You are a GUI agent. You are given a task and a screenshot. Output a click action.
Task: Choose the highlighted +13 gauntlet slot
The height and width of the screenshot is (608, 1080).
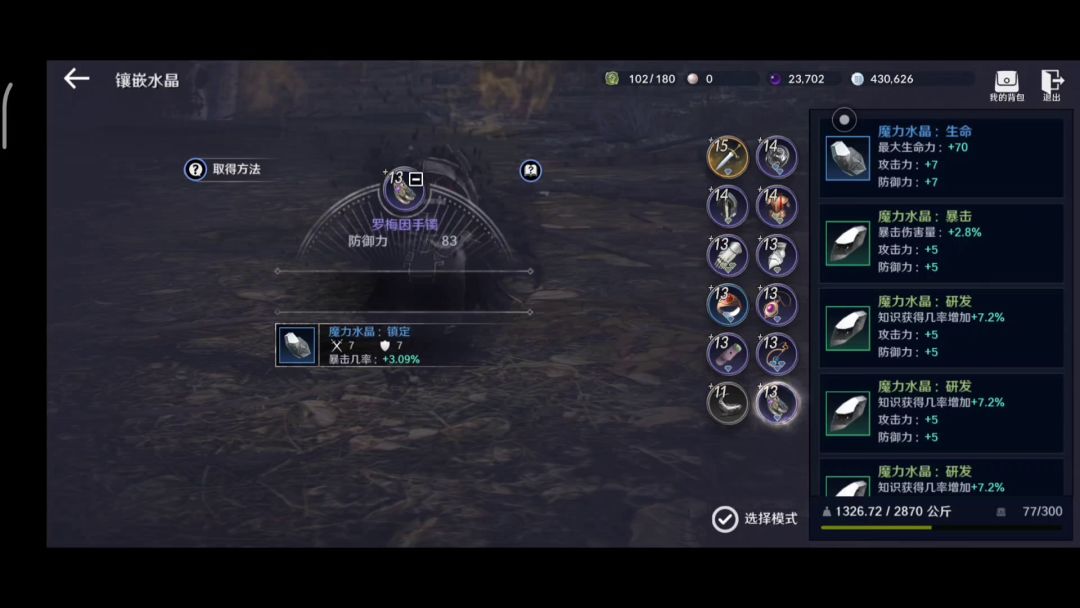tap(776, 403)
